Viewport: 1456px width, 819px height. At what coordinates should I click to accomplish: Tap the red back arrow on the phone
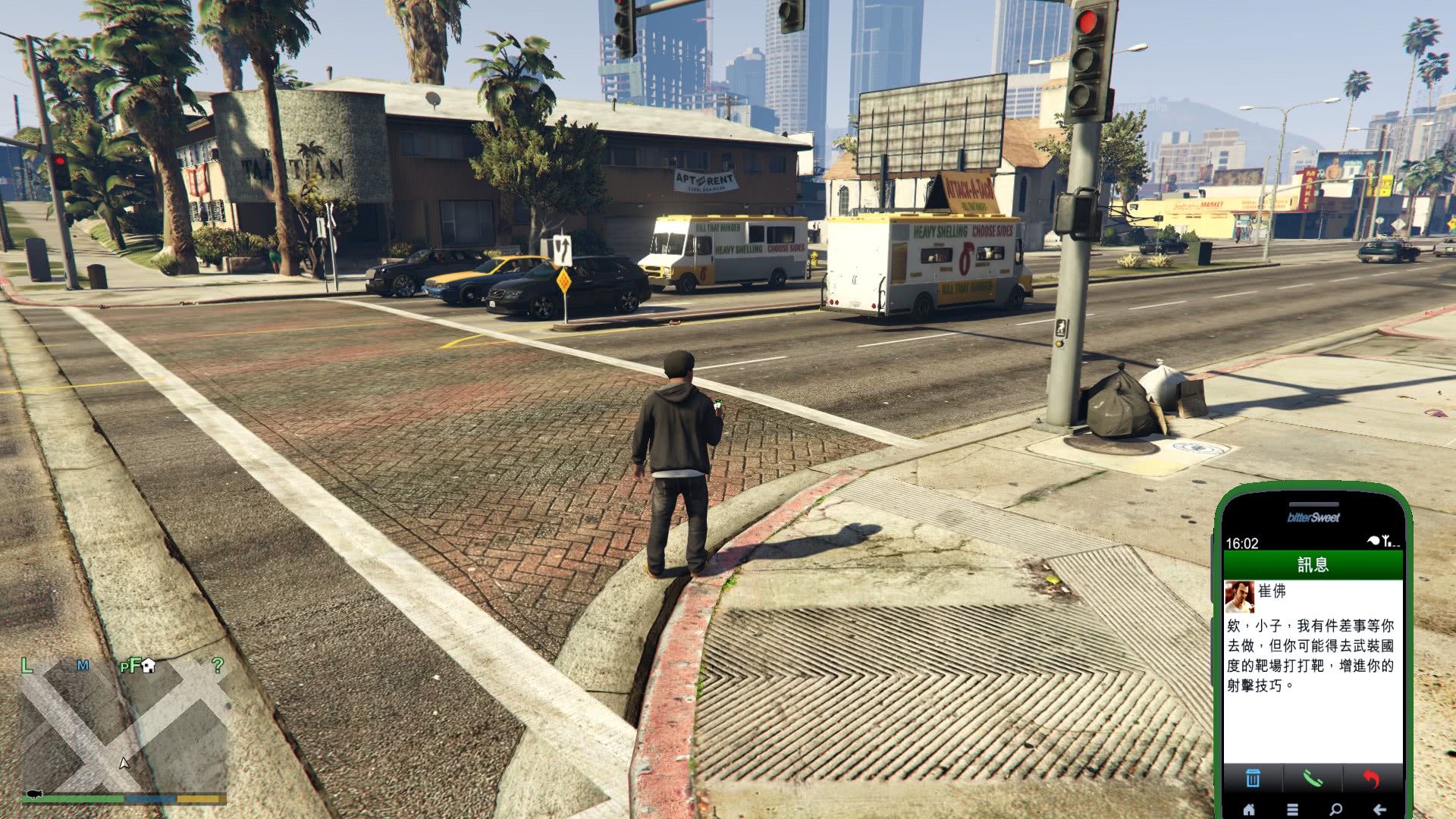(1371, 778)
